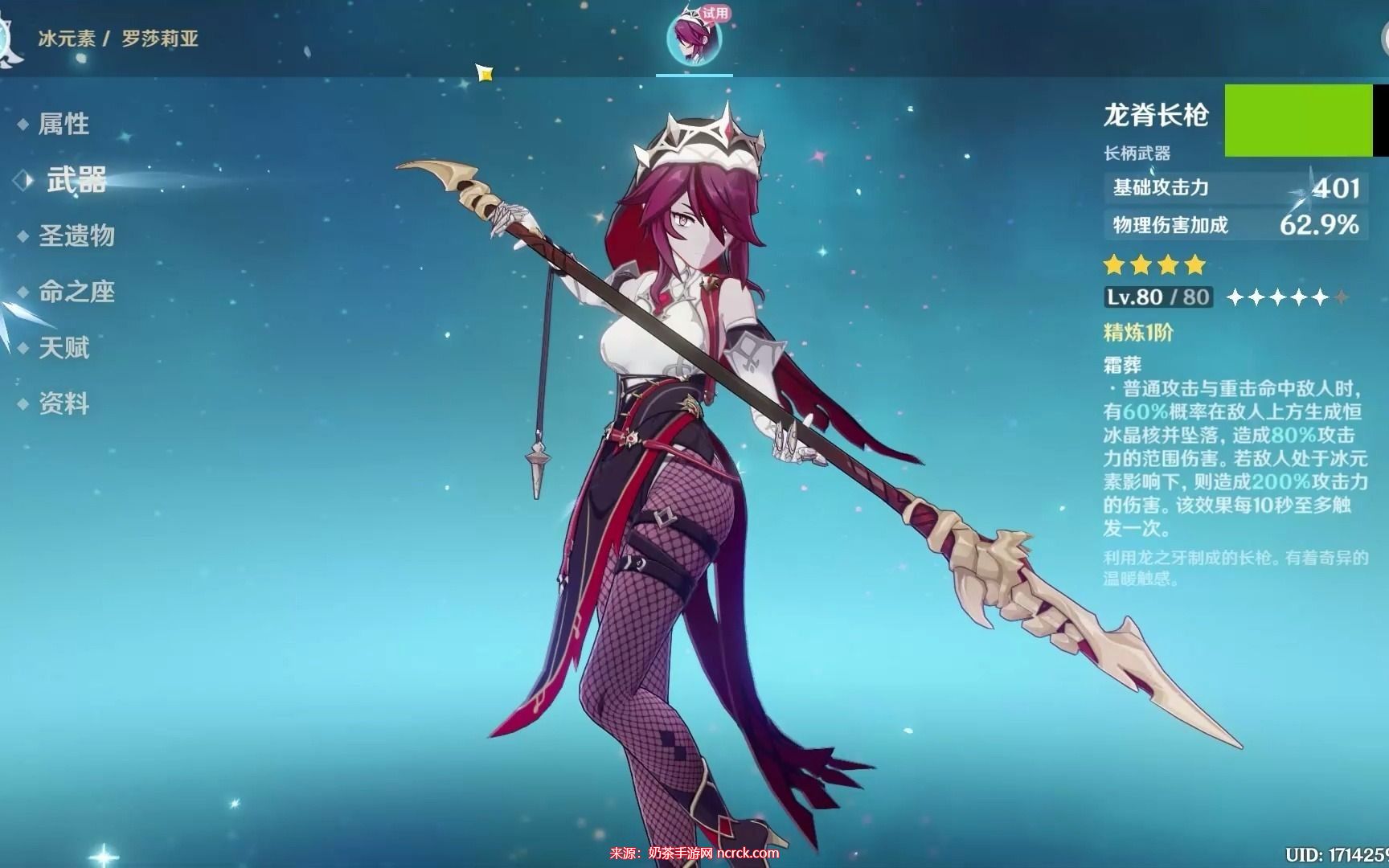Image resolution: width=1389 pixels, height=868 pixels.
Task: Open the 属性 attributes menu
Action: point(64,124)
